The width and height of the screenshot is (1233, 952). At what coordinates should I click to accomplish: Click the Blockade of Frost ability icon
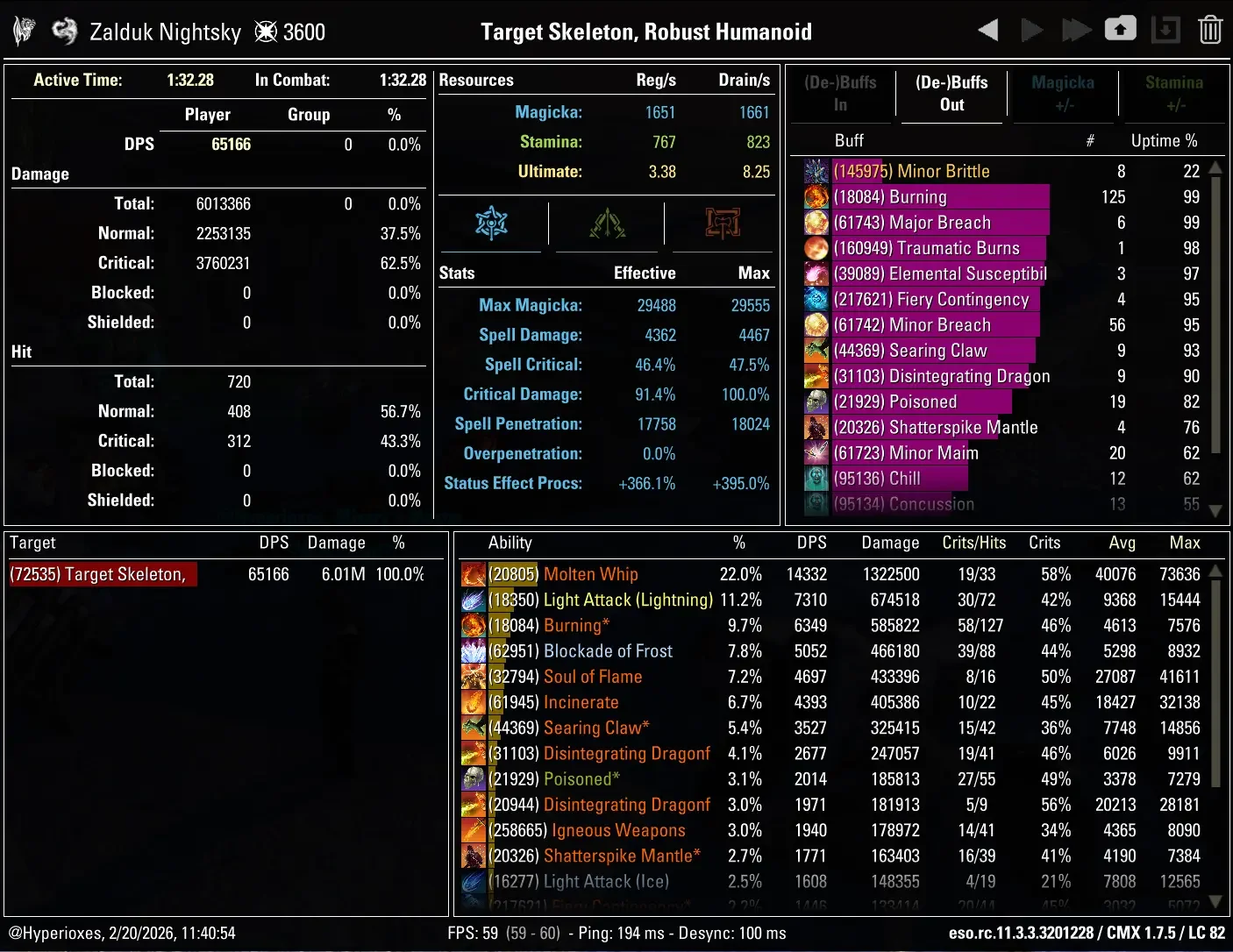pos(474,650)
